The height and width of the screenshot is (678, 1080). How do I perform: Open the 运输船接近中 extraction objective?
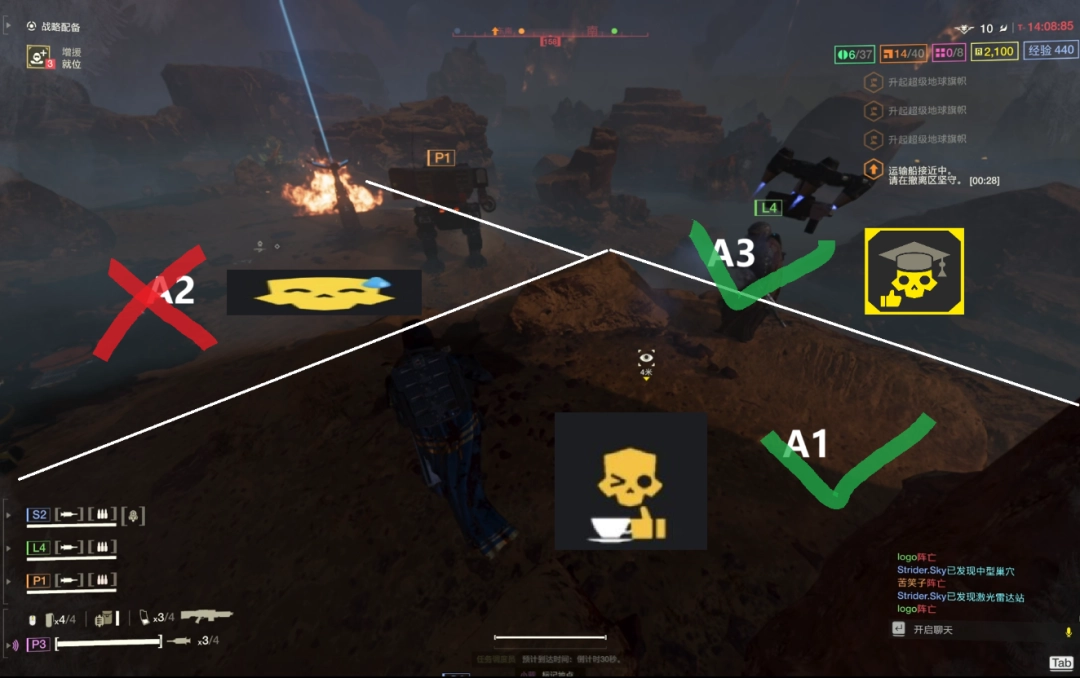[930, 175]
